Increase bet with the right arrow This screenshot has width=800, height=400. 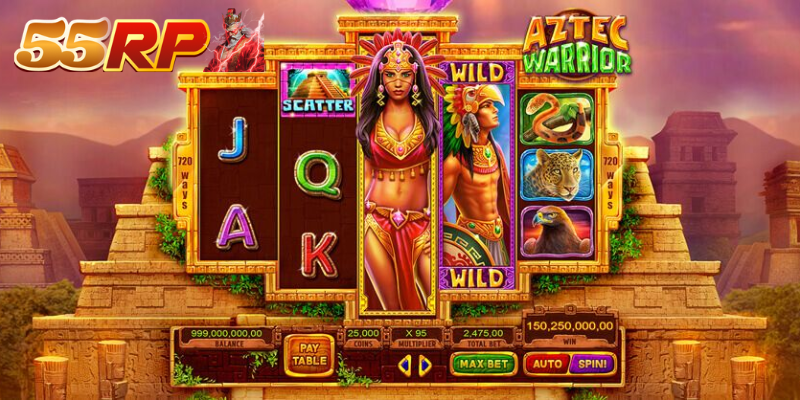[x=425, y=366]
